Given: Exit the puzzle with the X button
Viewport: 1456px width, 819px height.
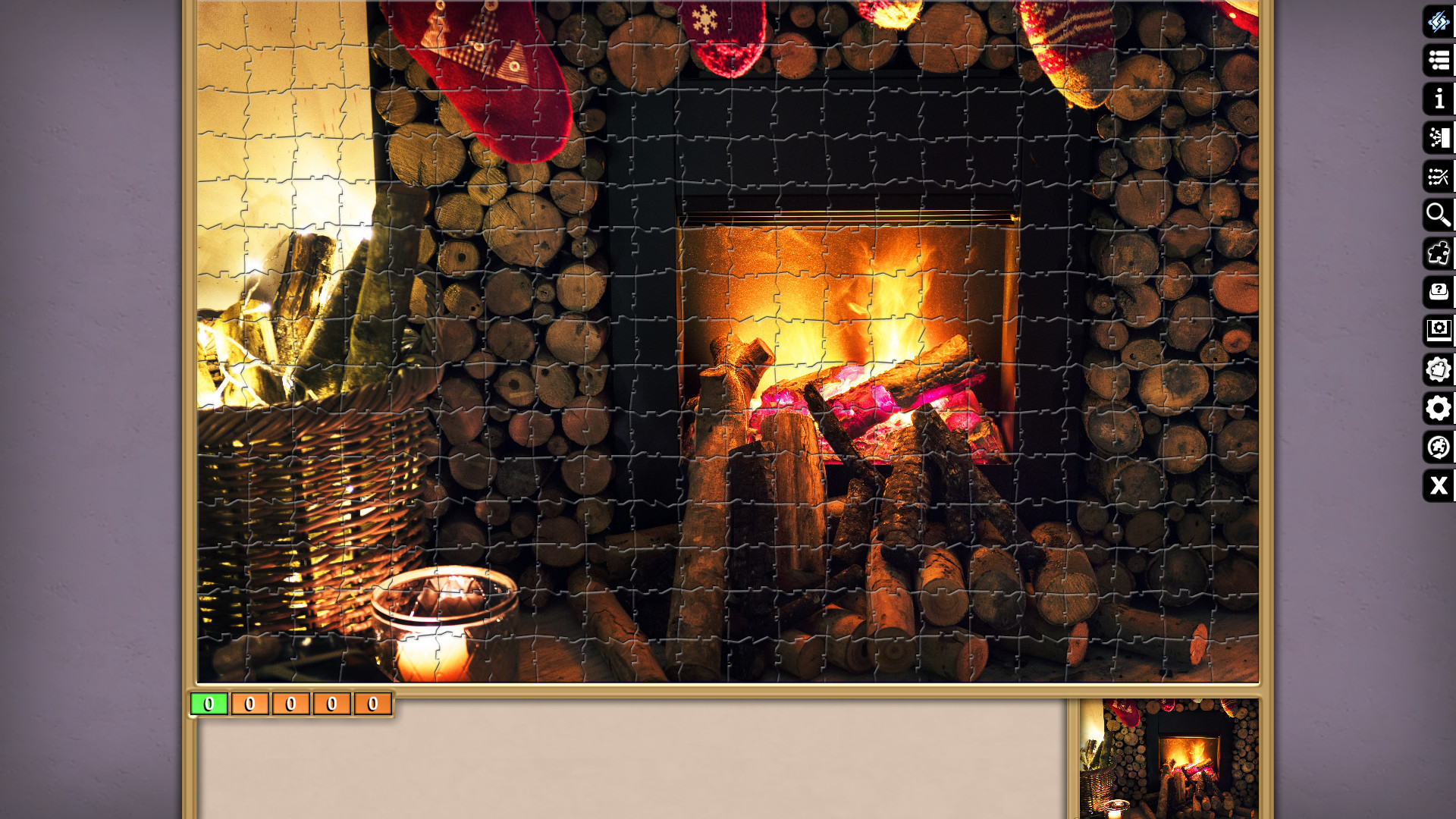Looking at the screenshot, I should 1439,487.
